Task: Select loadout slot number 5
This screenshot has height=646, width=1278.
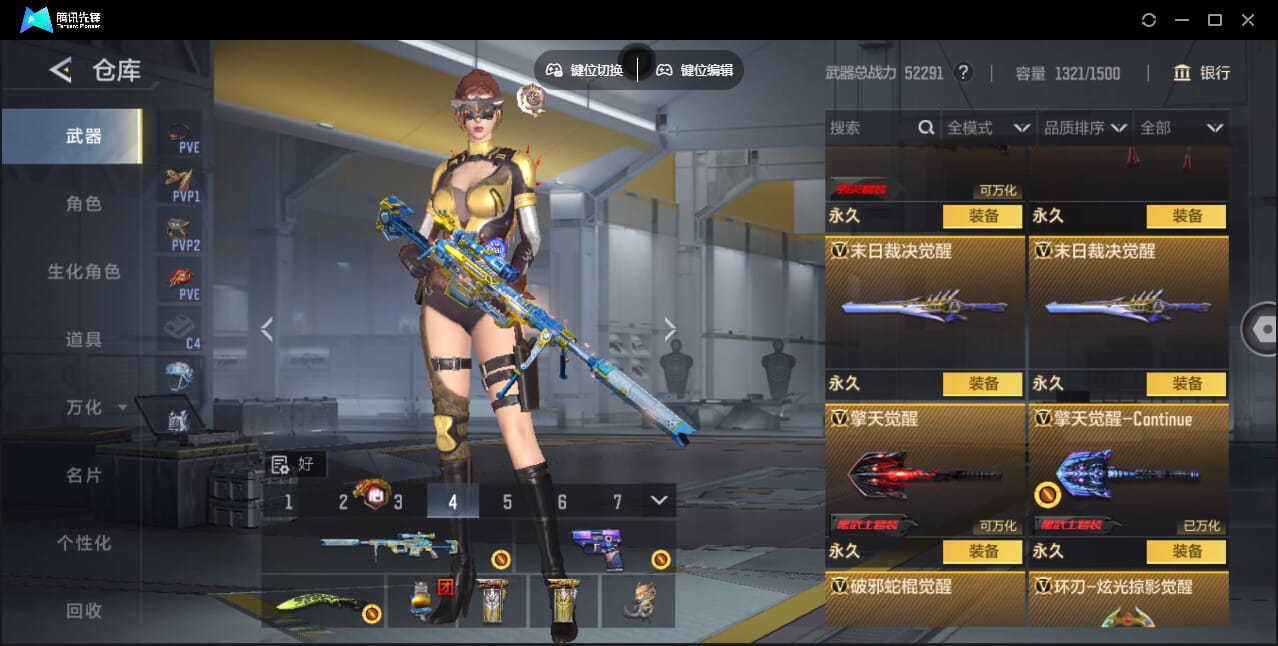Action: tap(507, 502)
